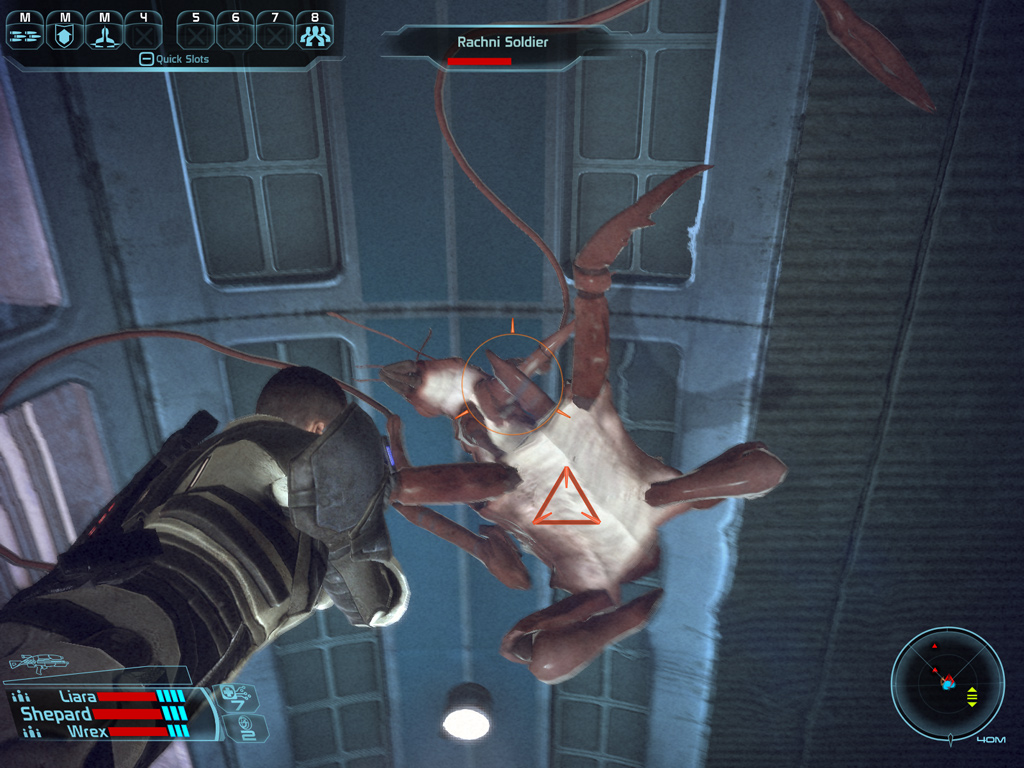
Task: Click the assault rifle weapon icon
Action: (x=38, y=663)
